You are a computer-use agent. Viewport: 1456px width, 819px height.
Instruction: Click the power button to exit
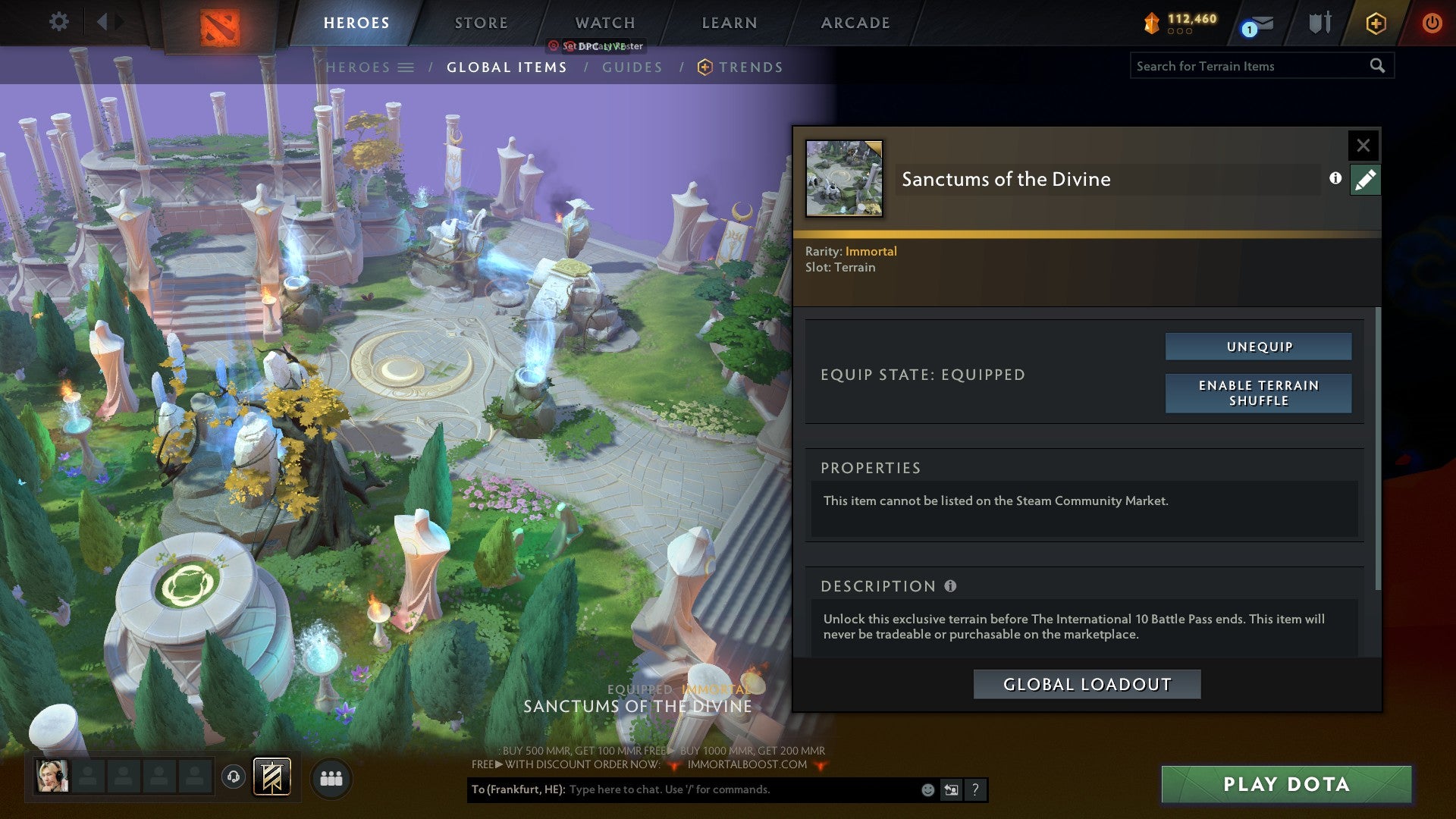pos(1432,23)
